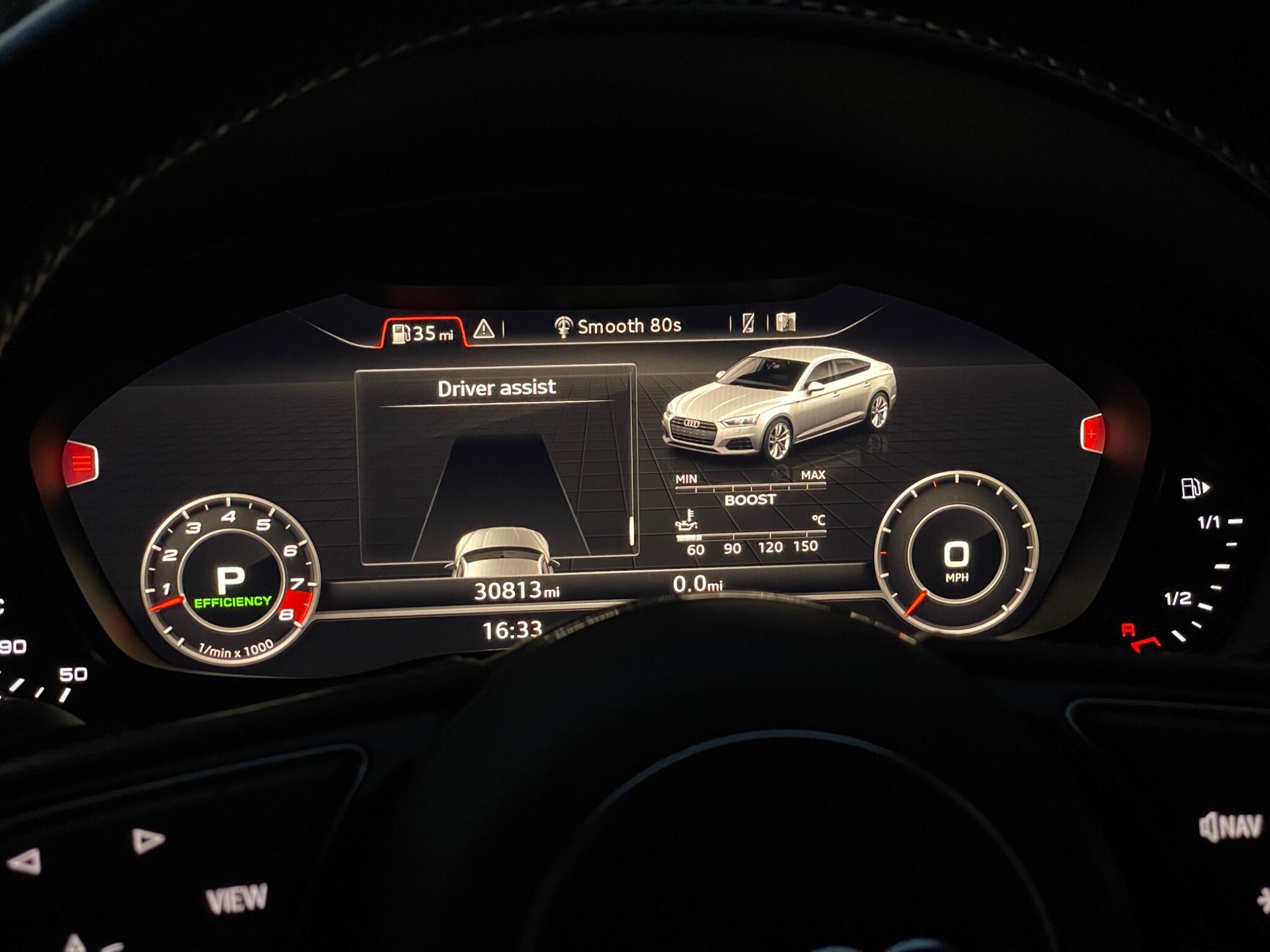Click the red plus icon
1270x952 pixels.
[x=1092, y=433]
